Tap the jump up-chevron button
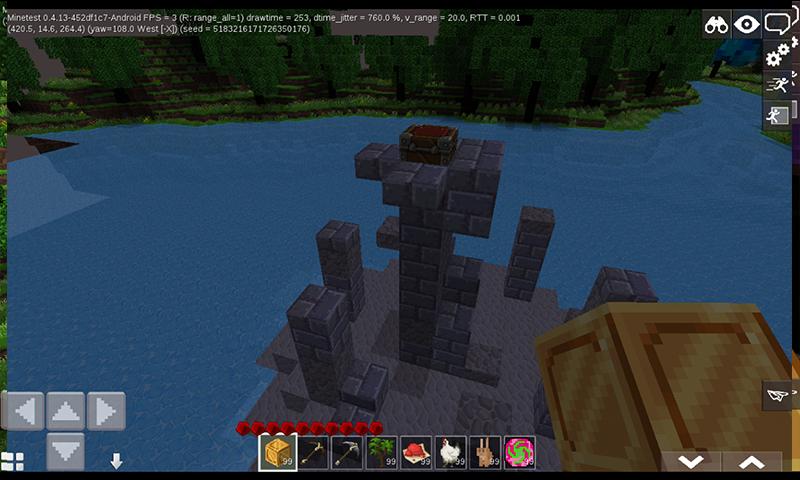Viewport: 800px width, 480px height. pos(751,461)
